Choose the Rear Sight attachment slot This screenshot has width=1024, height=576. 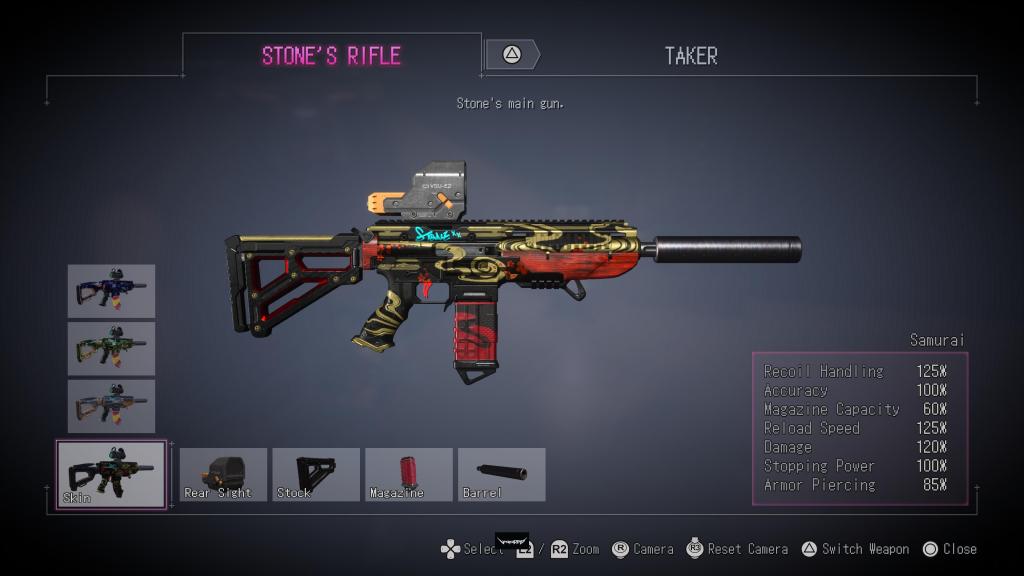point(223,474)
